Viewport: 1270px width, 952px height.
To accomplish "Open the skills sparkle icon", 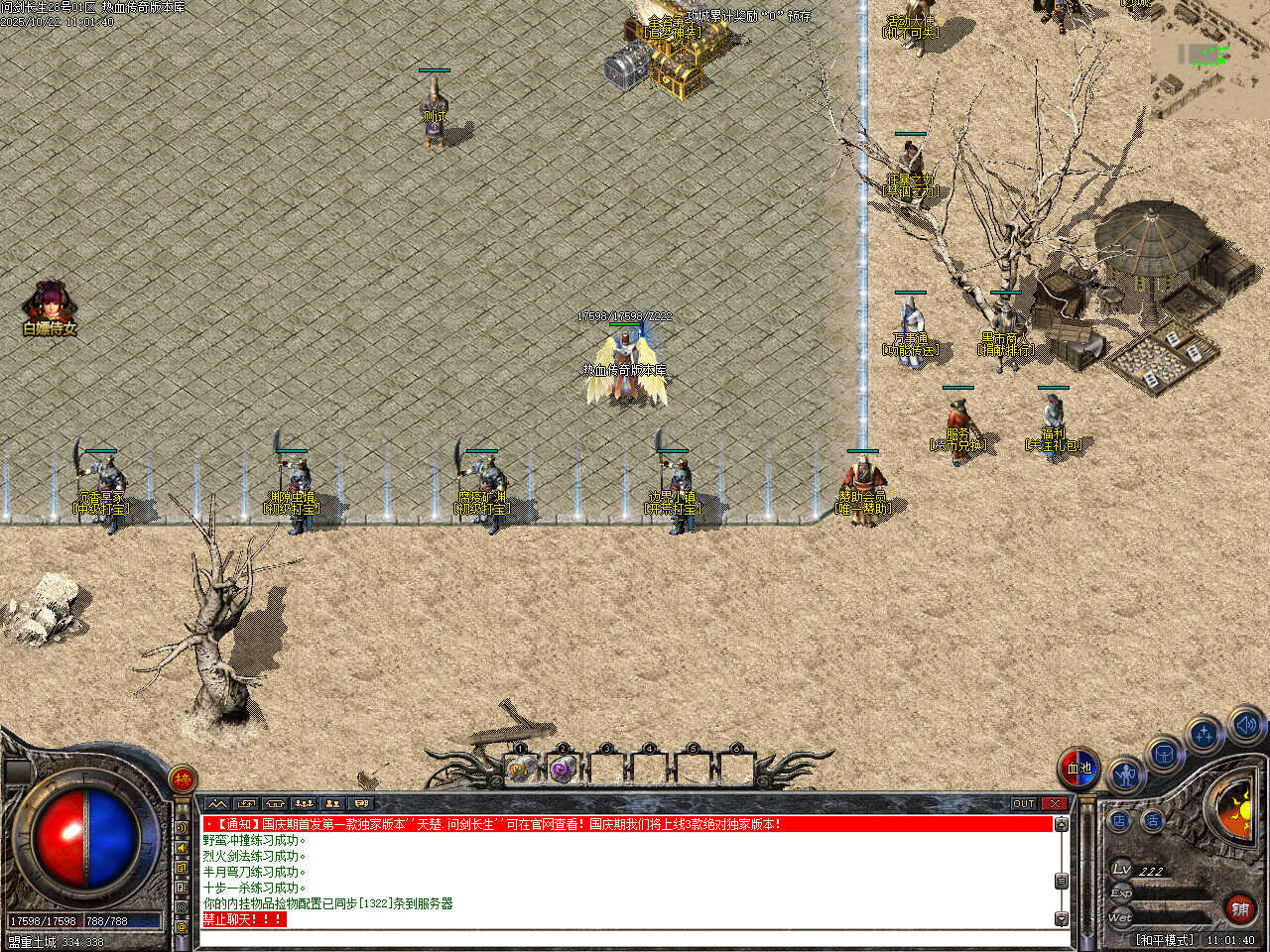I will tap(1205, 735).
